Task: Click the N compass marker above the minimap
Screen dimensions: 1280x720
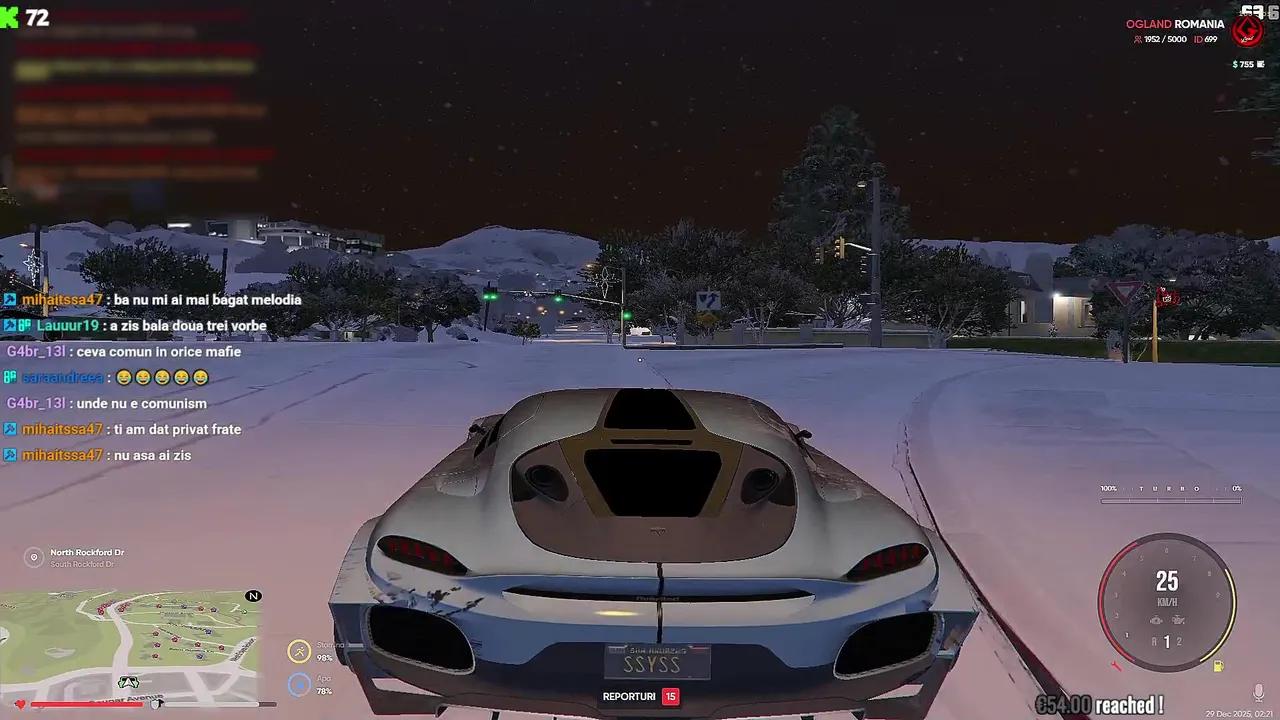Action: (x=254, y=596)
